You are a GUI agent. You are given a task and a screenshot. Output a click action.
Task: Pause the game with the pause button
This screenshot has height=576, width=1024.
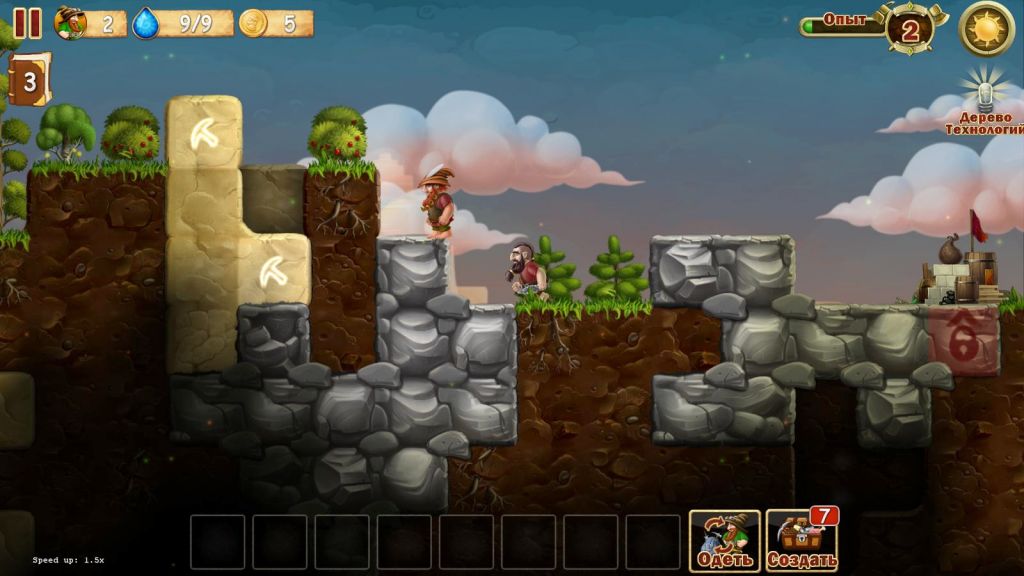tap(27, 23)
